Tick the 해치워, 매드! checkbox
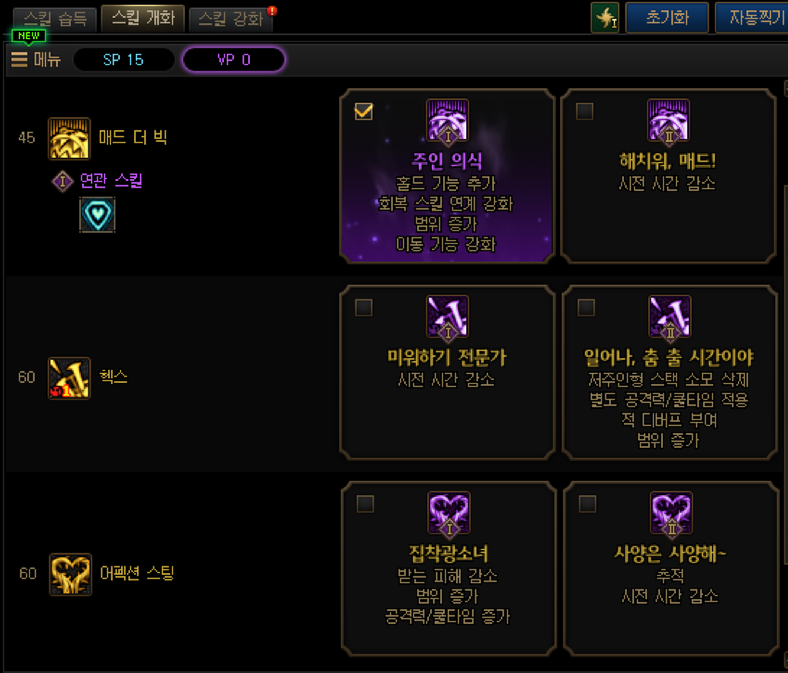Image resolution: width=788 pixels, height=673 pixels. [x=585, y=111]
